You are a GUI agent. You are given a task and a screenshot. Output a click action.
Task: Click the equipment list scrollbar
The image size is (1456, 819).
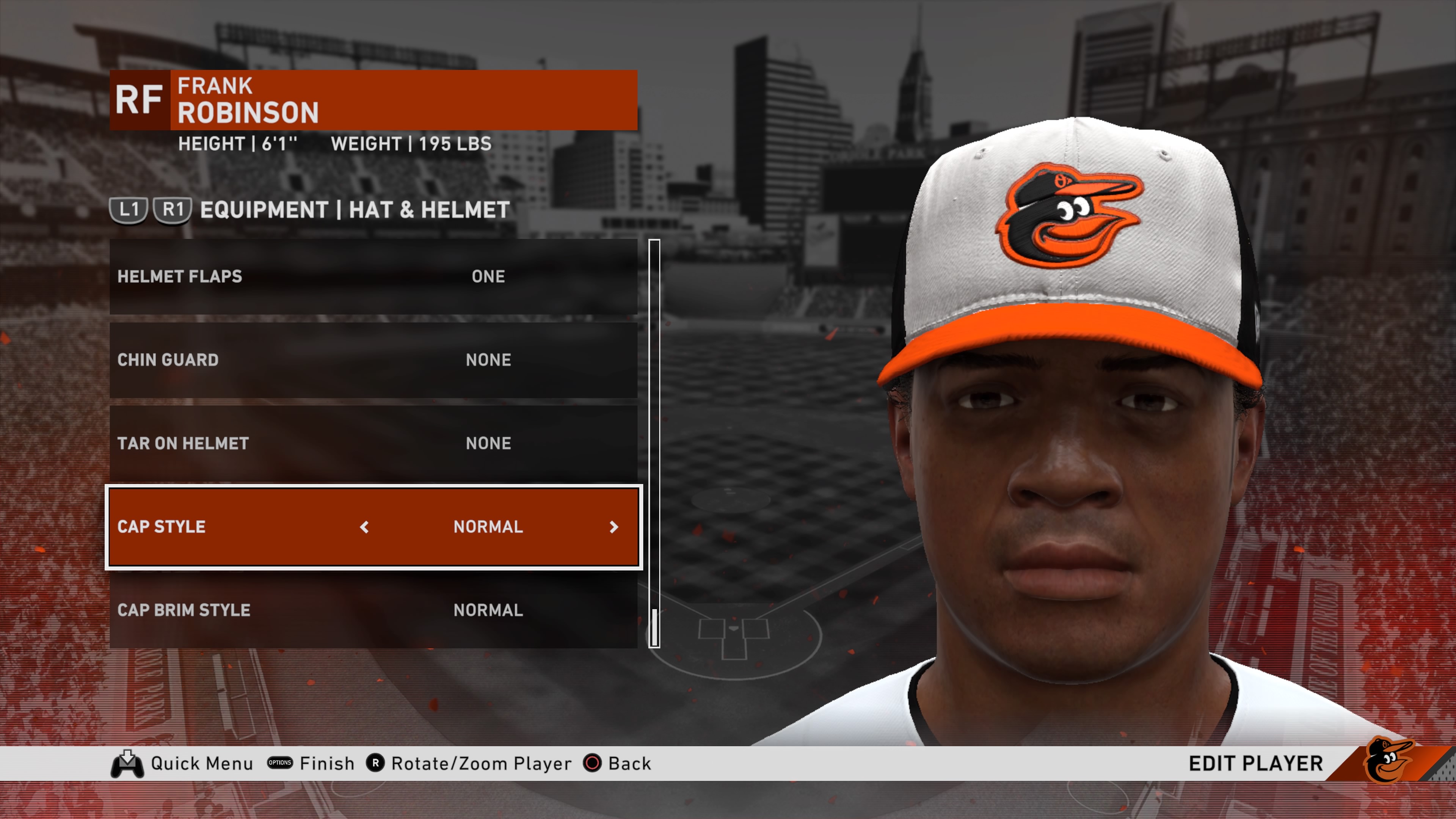[654, 443]
